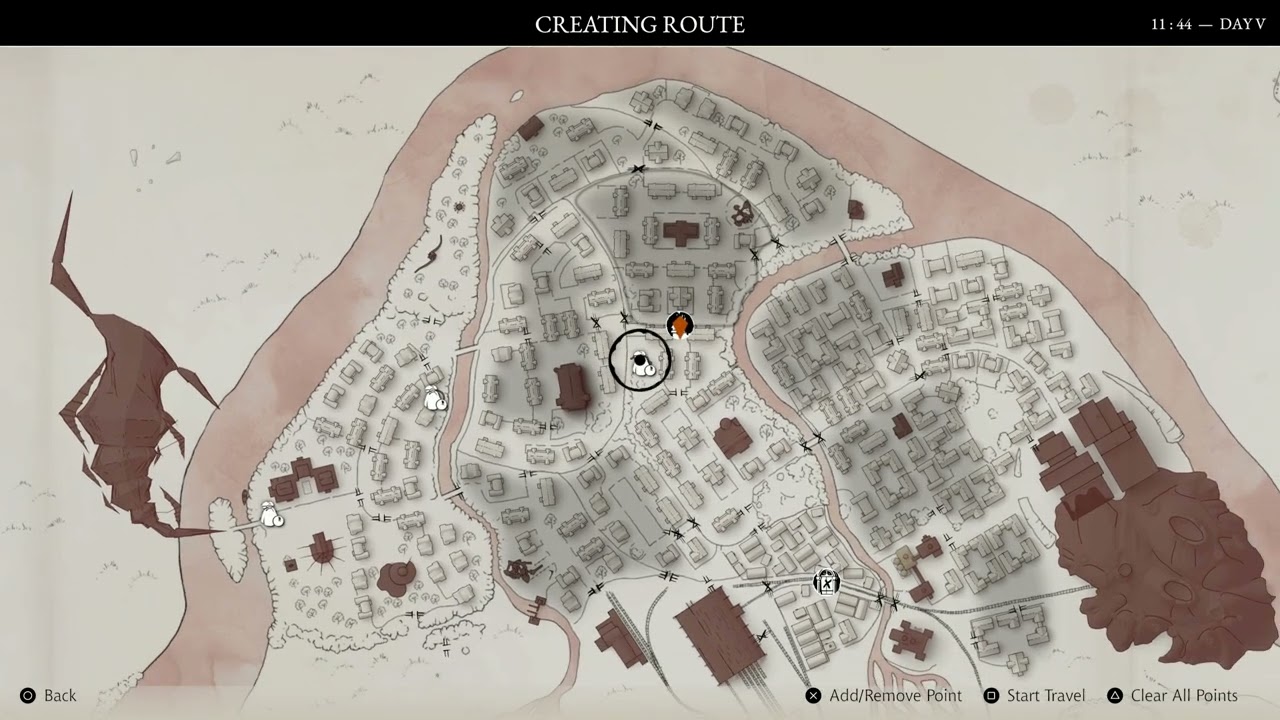This screenshot has height=720, width=1280.
Task: Click the CREATING ROUTE title header
Action: click(x=641, y=23)
